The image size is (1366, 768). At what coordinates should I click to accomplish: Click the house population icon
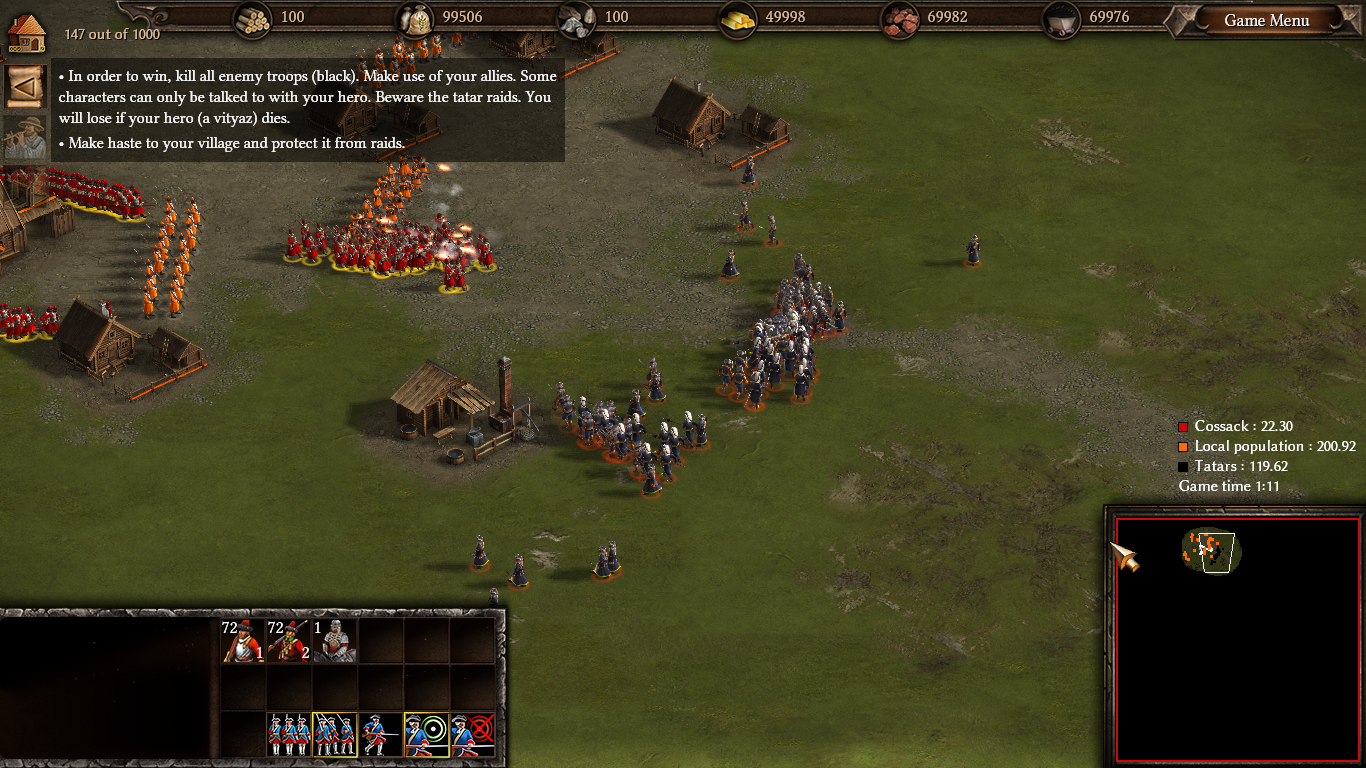pyautogui.click(x=27, y=32)
